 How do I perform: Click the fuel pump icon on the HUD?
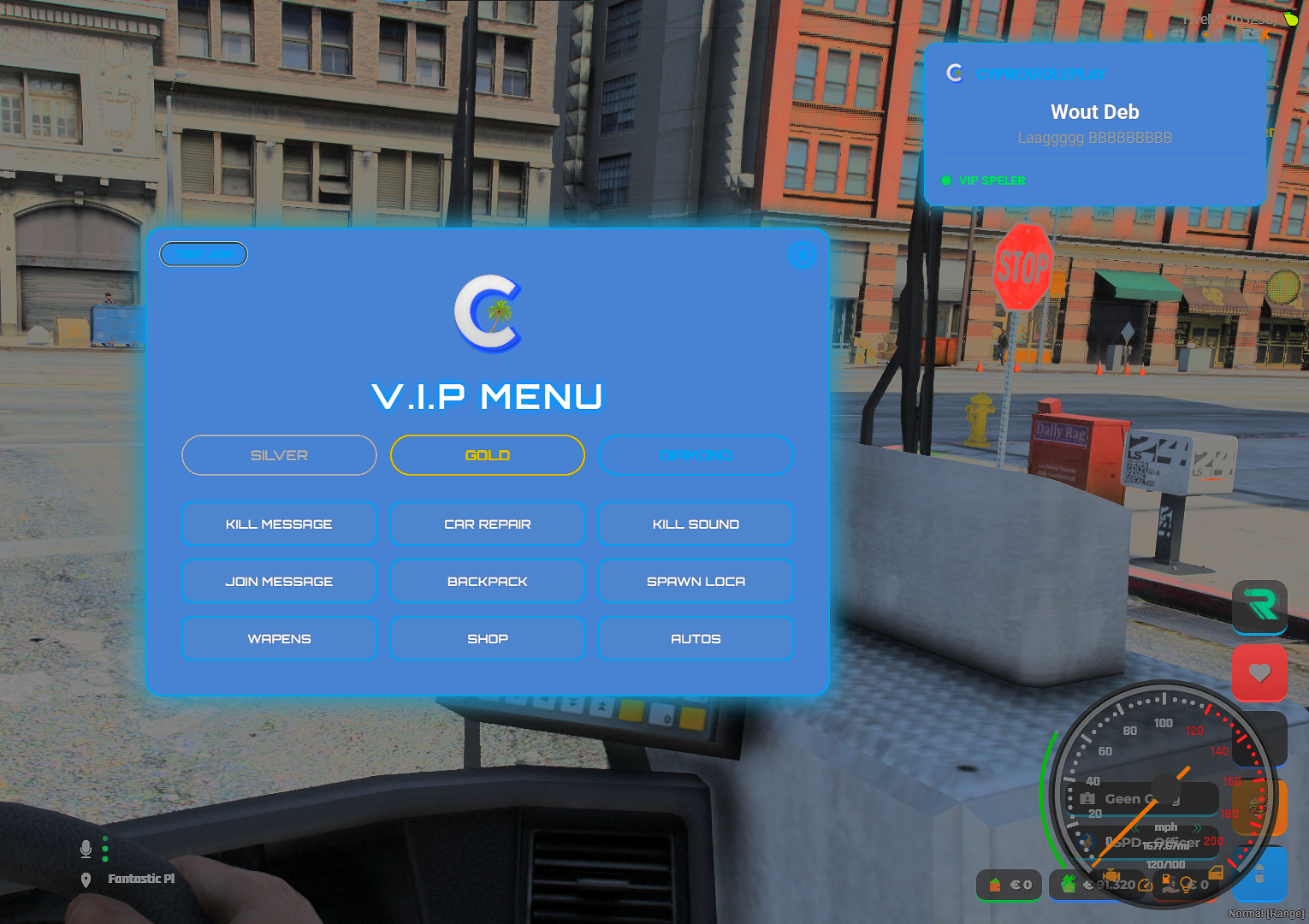1165,879
